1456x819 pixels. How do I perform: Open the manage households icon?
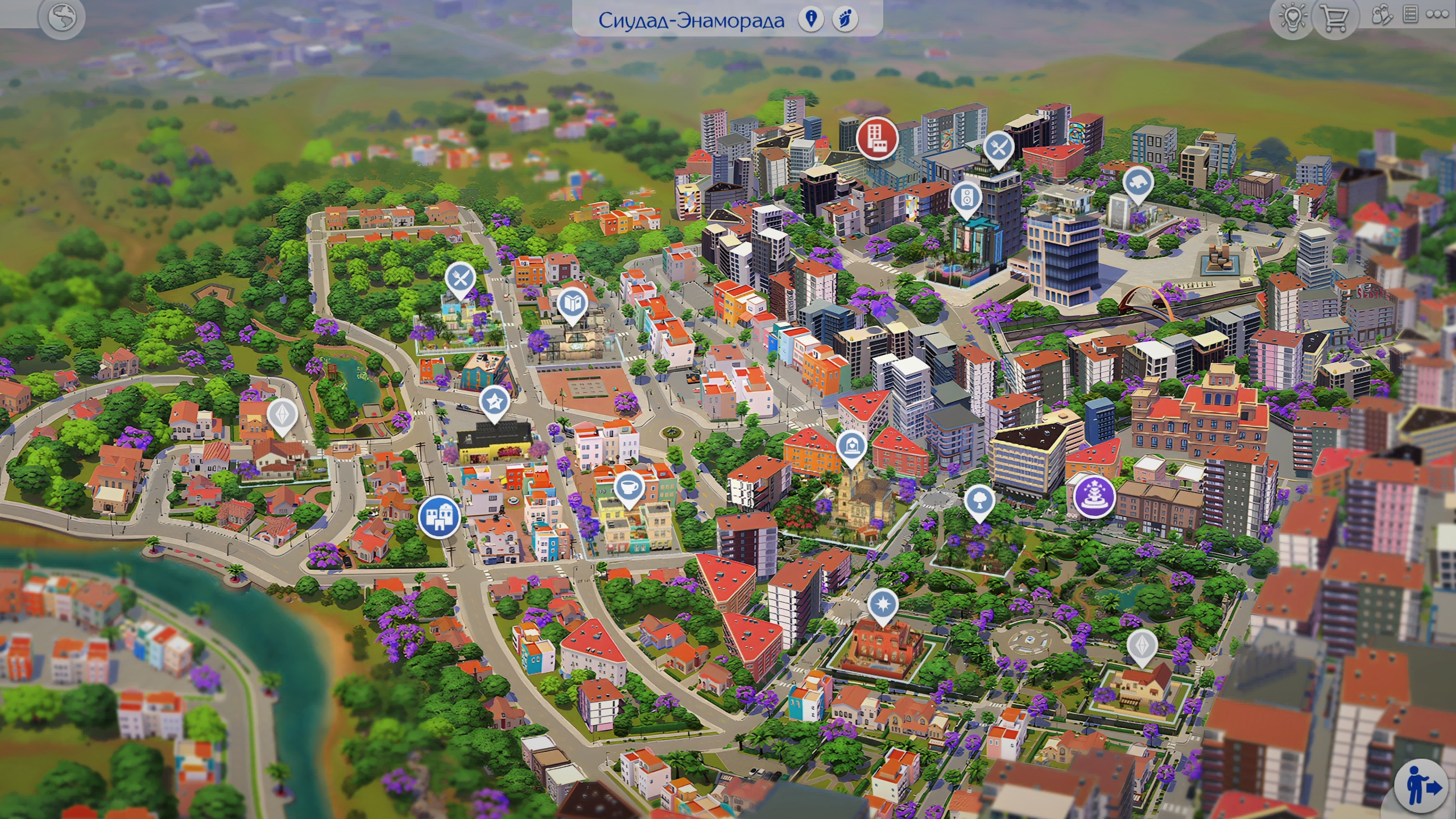tap(1381, 15)
